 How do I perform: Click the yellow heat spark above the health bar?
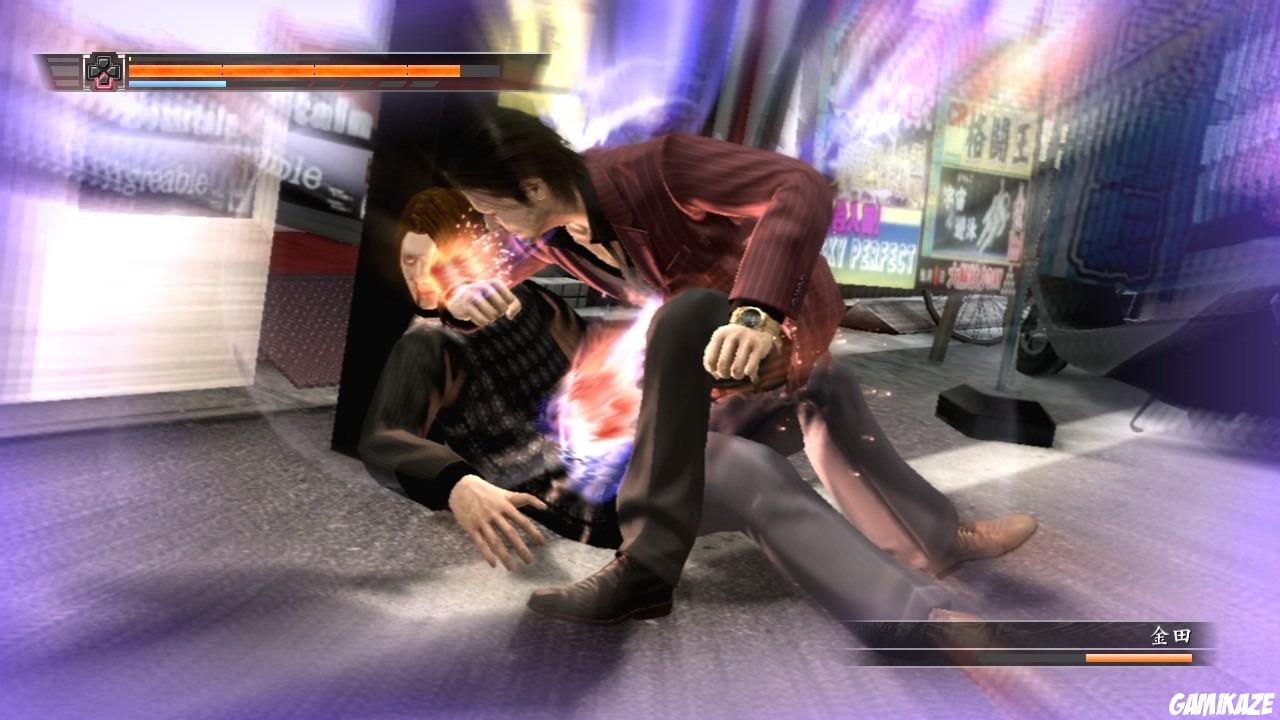pyautogui.click(x=129, y=57)
